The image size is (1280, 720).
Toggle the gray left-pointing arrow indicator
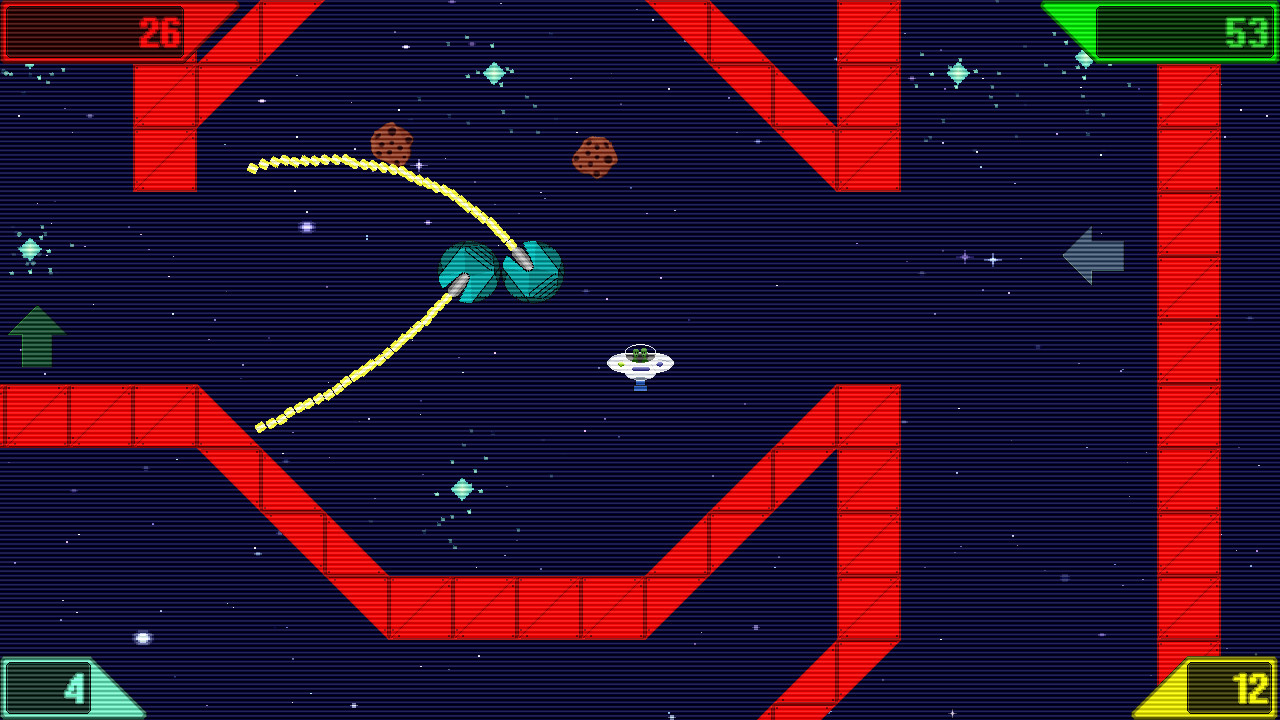pyautogui.click(x=1095, y=257)
